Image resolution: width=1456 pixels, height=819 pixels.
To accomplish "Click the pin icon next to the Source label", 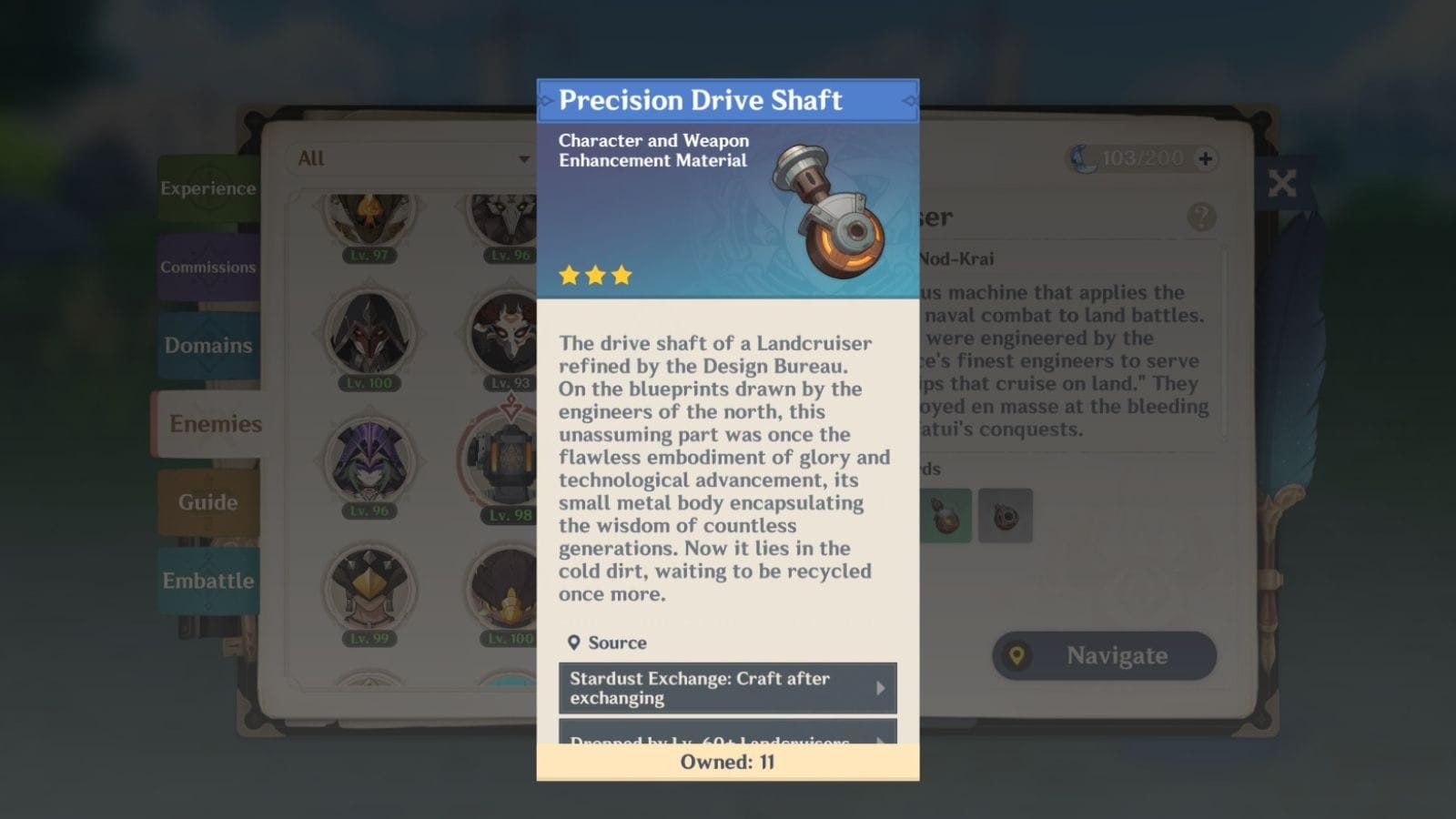I will [574, 642].
